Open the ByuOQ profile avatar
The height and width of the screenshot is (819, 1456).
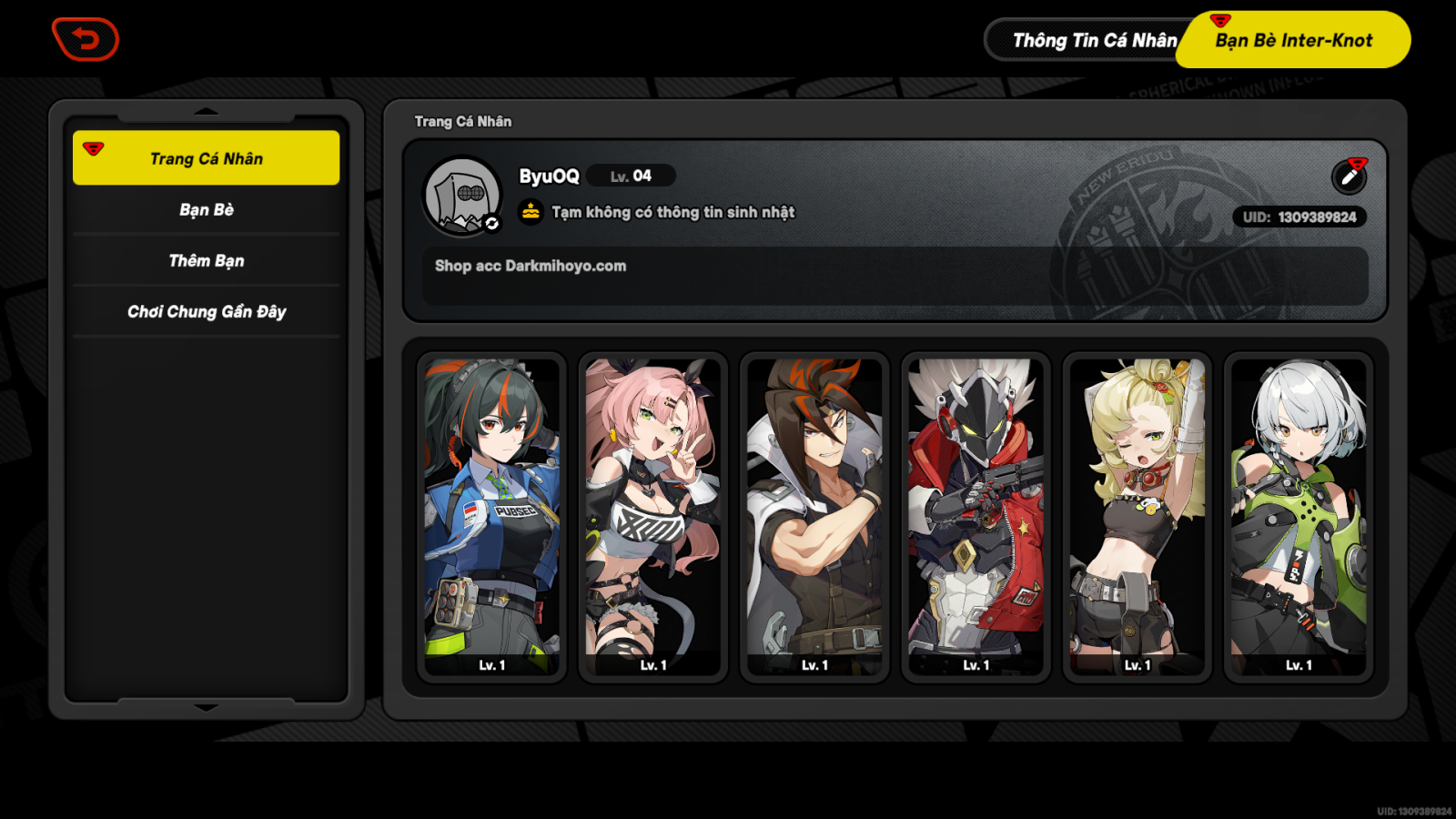tap(464, 194)
